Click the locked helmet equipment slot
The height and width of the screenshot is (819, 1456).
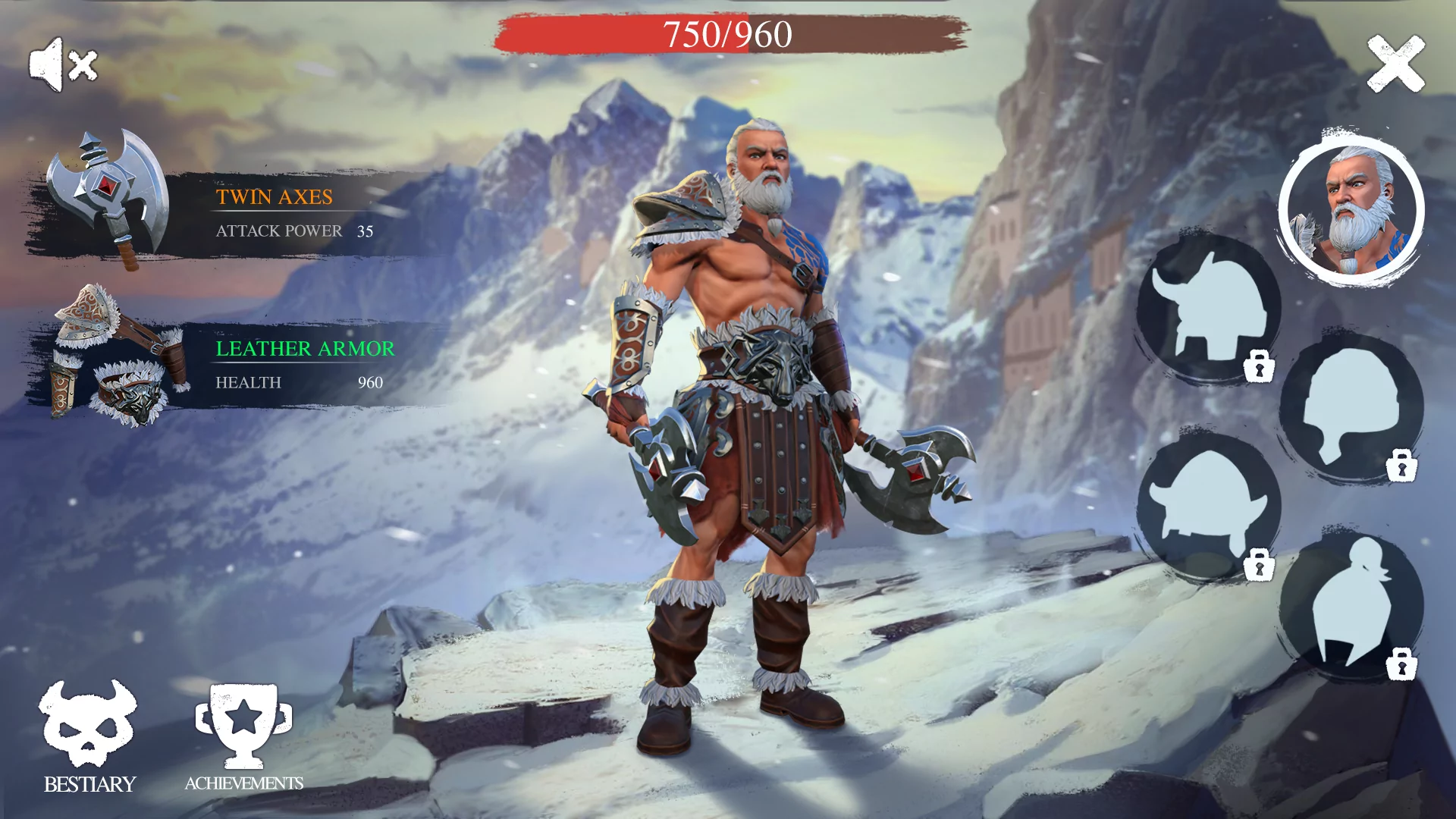click(x=1354, y=406)
